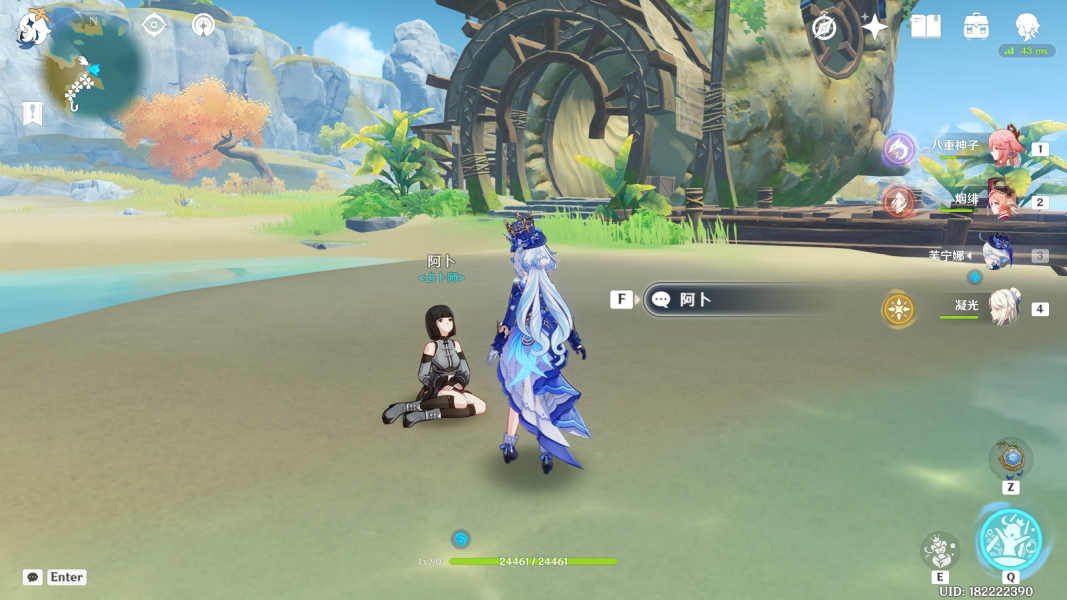Viewport: 1067px width, 600px height.
Task: Switch to party member 烟绯
Action: click(1000, 201)
